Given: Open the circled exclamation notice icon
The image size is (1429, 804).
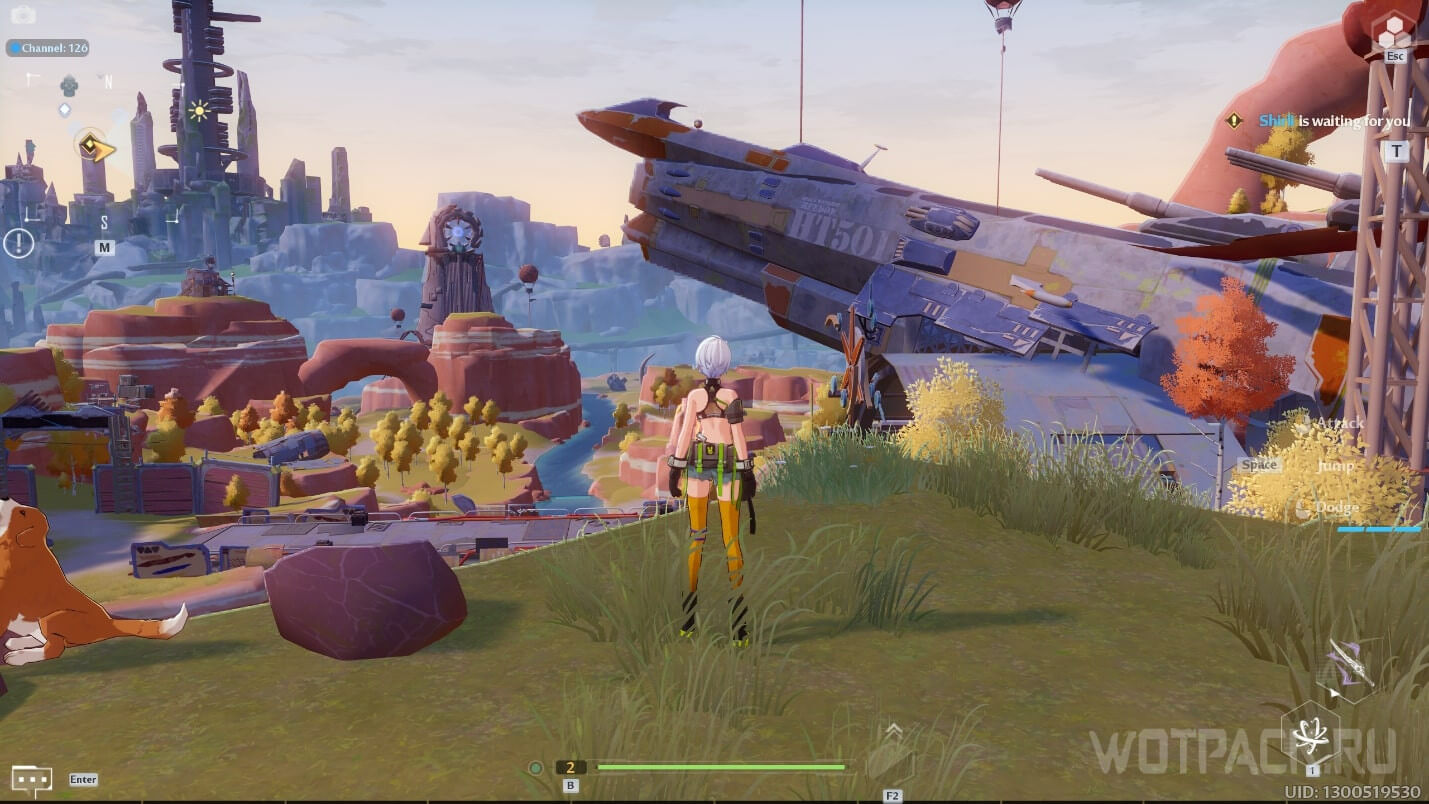Looking at the screenshot, I should pyautogui.click(x=18, y=242).
